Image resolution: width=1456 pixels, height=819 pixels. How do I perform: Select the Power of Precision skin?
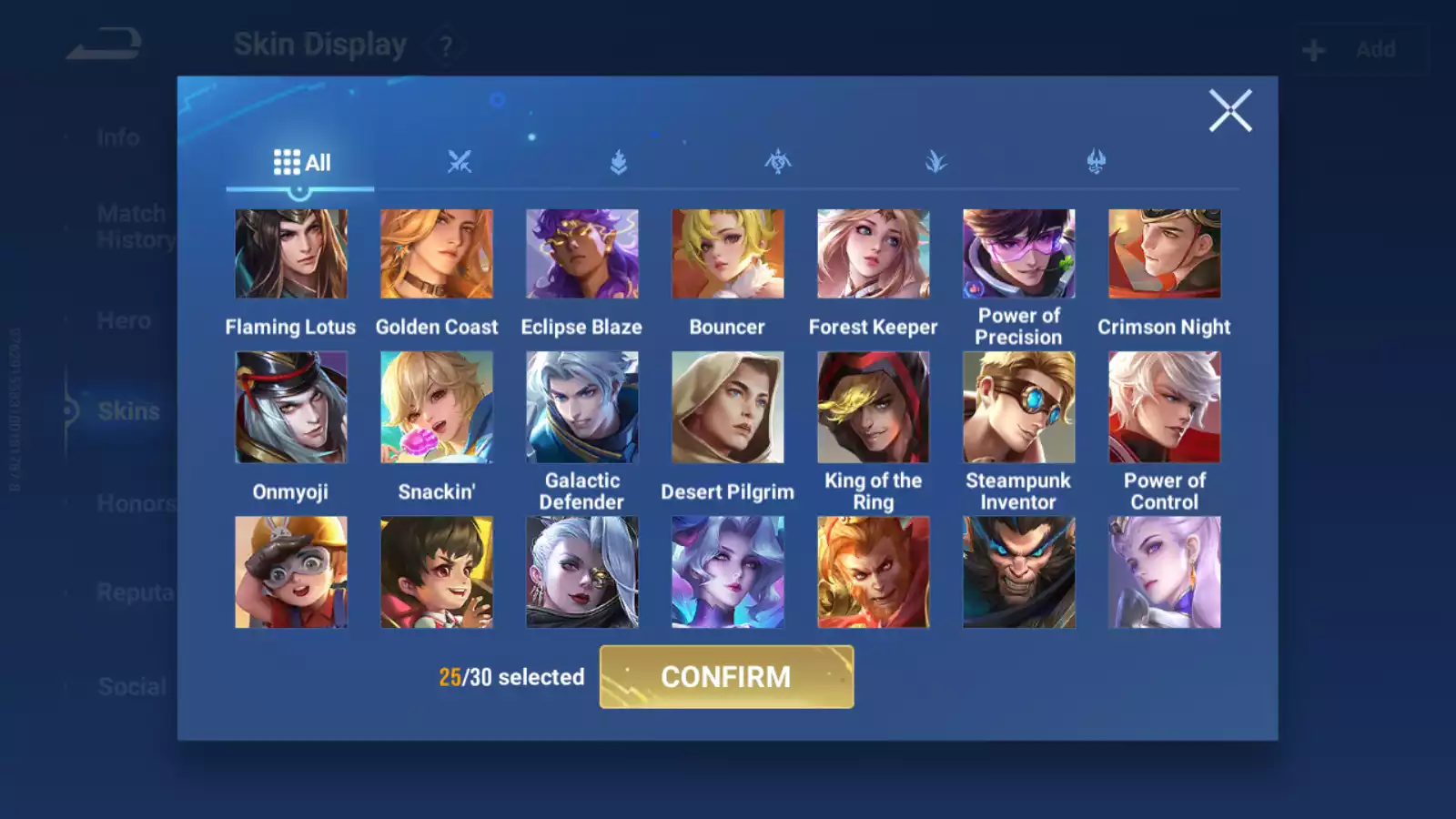coord(1019,254)
